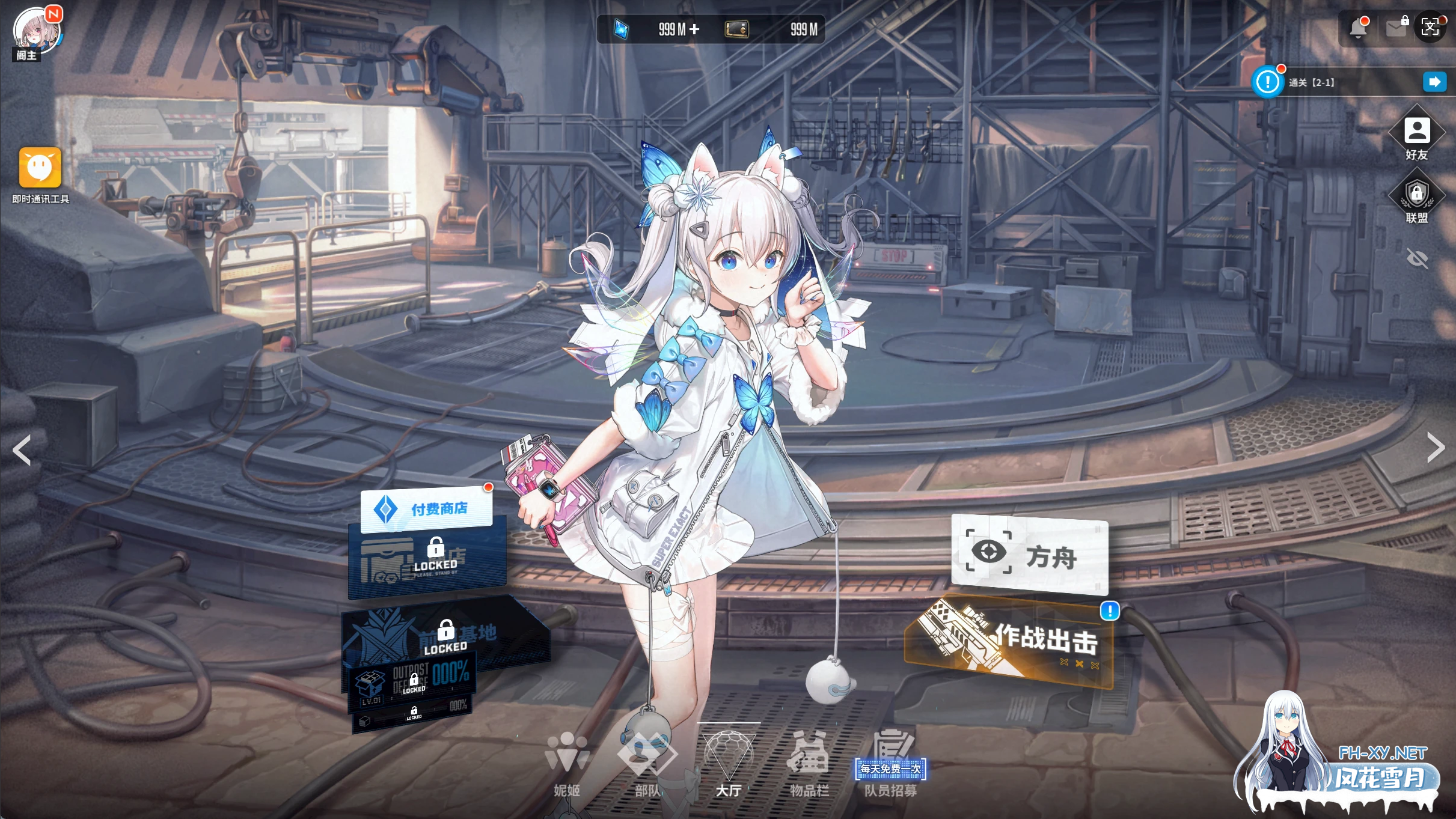The height and width of the screenshot is (819, 1456).
Task: Switch to the previous lobby character
Action: pyautogui.click(x=22, y=450)
